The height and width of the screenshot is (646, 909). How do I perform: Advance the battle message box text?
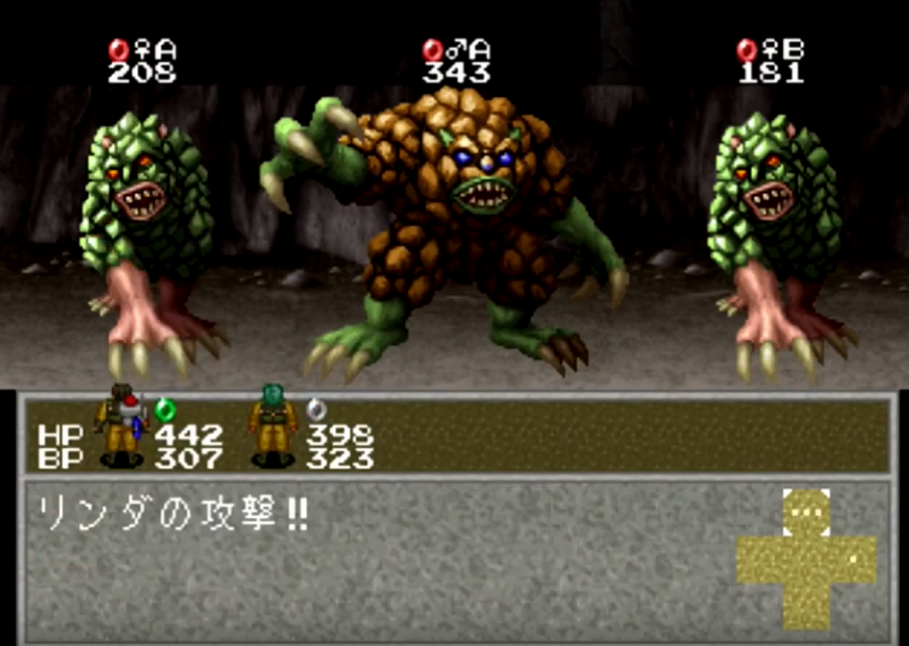[380, 560]
